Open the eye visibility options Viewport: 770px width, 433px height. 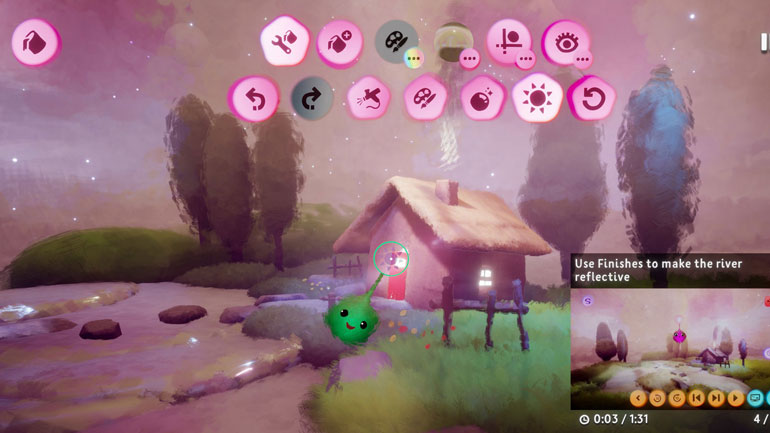coord(565,43)
